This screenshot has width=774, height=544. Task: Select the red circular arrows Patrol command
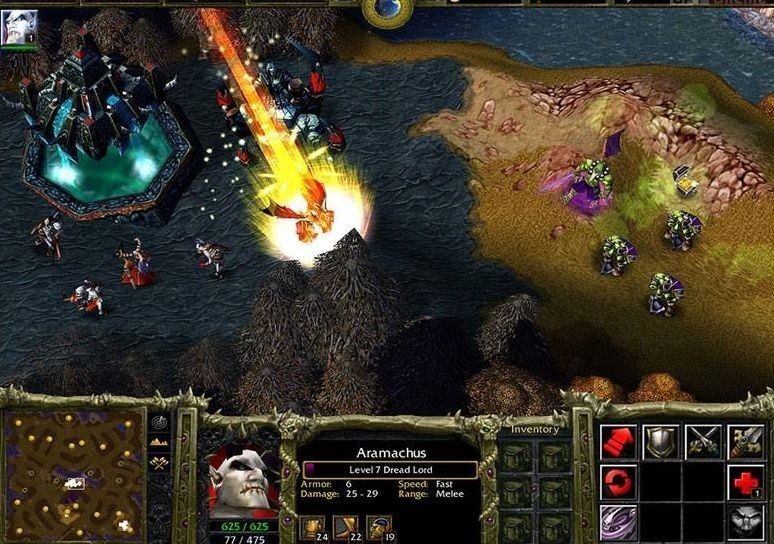pyautogui.click(x=618, y=482)
